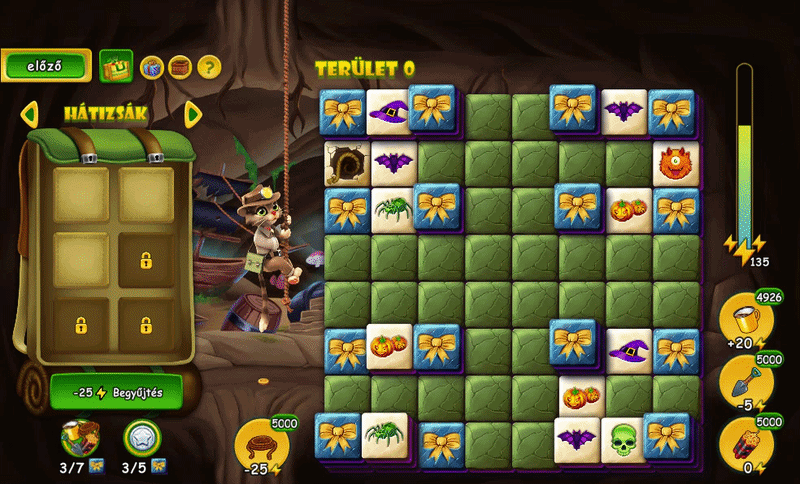Pick the orange one-eyed monster tile
Image resolution: width=800 pixels, height=484 pixels.
click(x=675, y=161)
